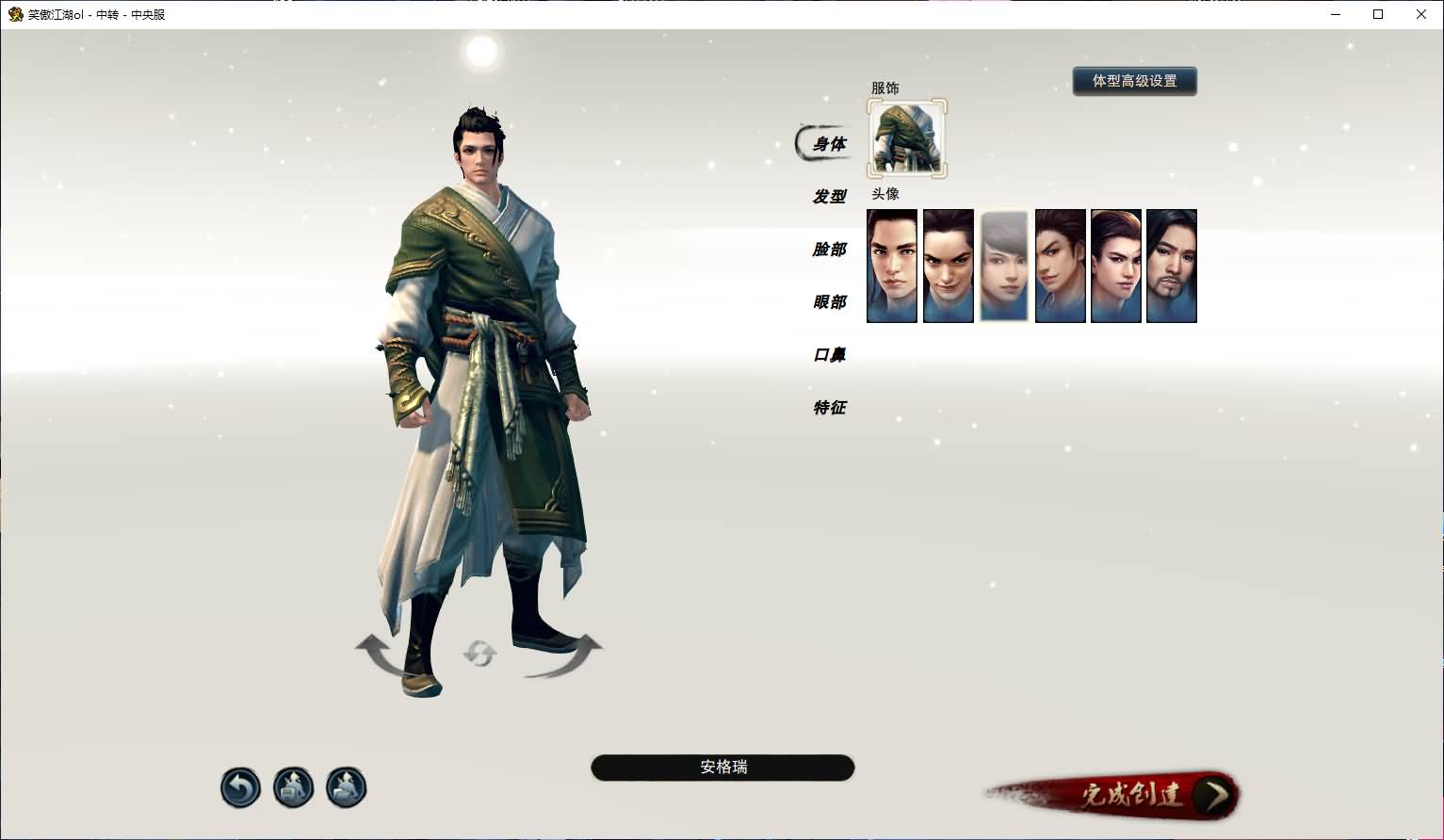The width and height of the screenshot is (1444, 840).
Task: Select the gray-haired third portrait
Action: [x=1004, y=266]
